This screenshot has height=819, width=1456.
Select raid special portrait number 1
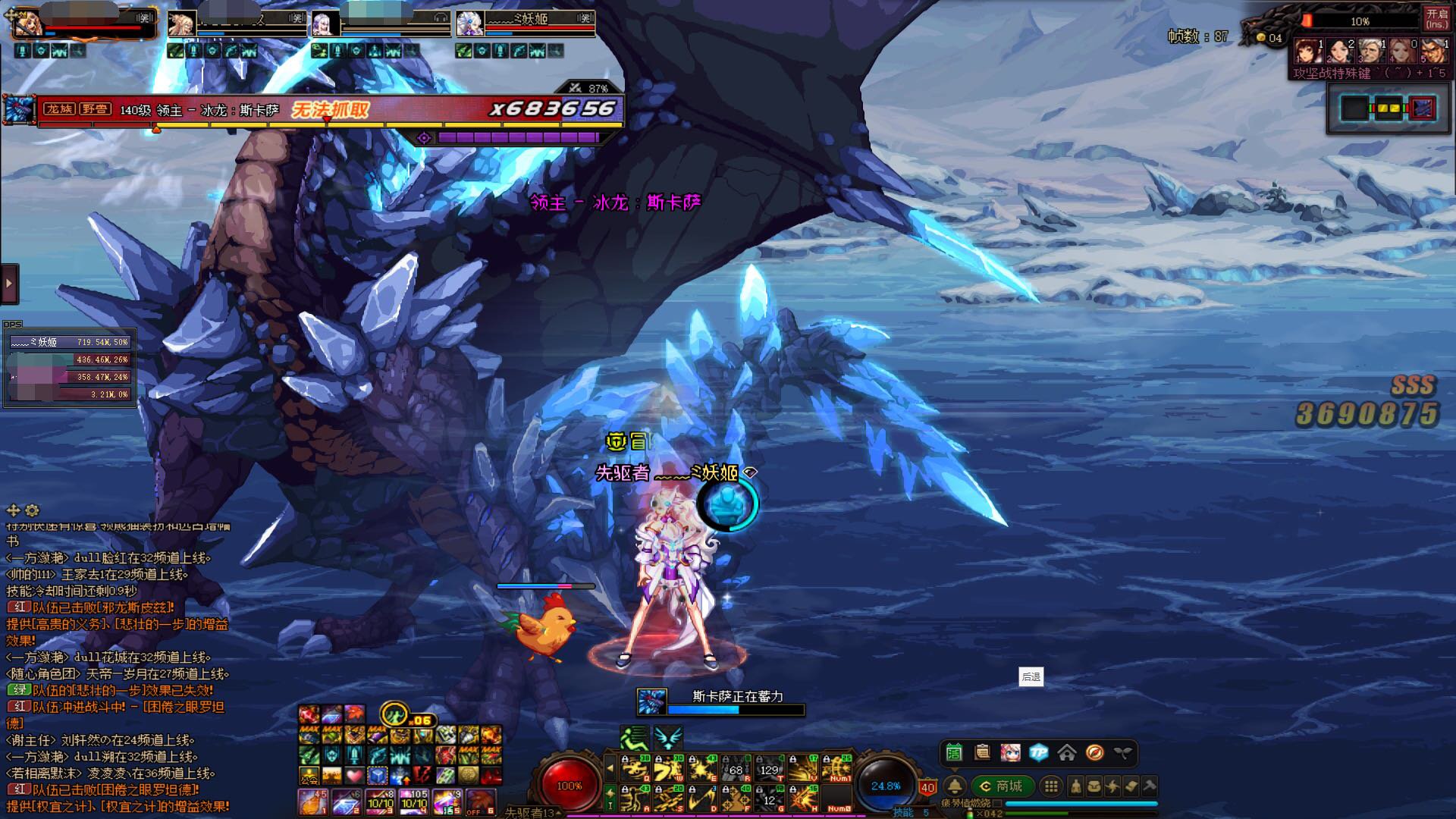click(1307, 52)
